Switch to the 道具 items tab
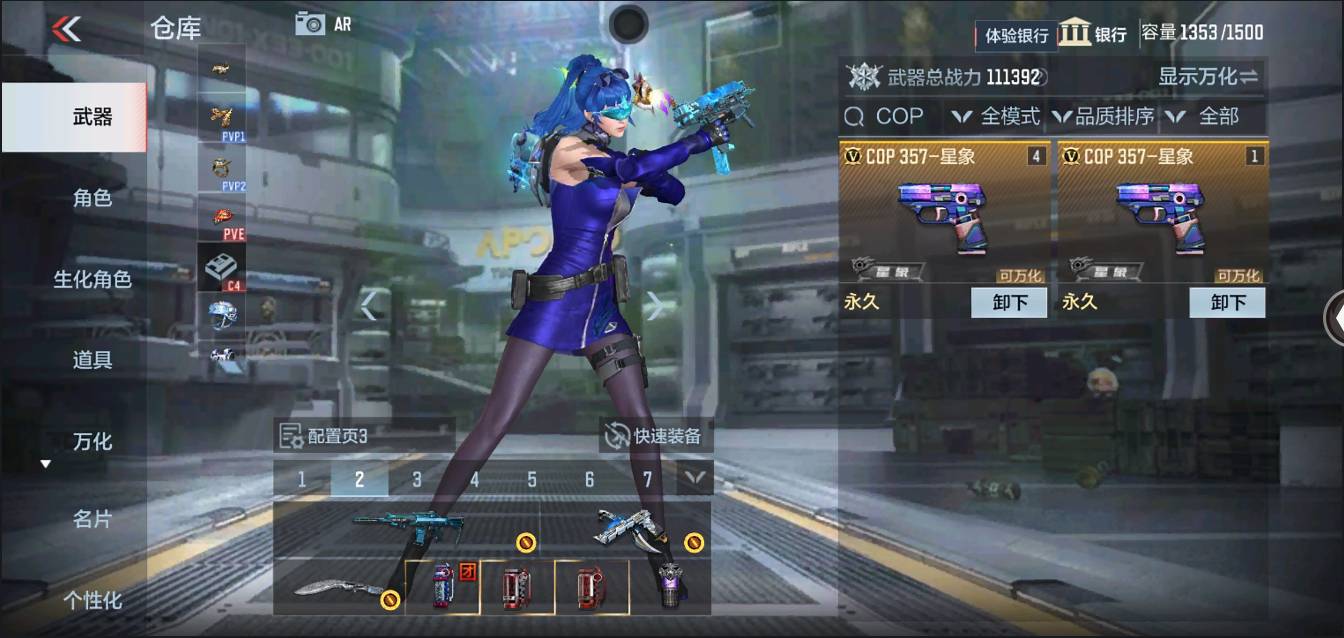The image size is (1344, 638). pos(92,360)
